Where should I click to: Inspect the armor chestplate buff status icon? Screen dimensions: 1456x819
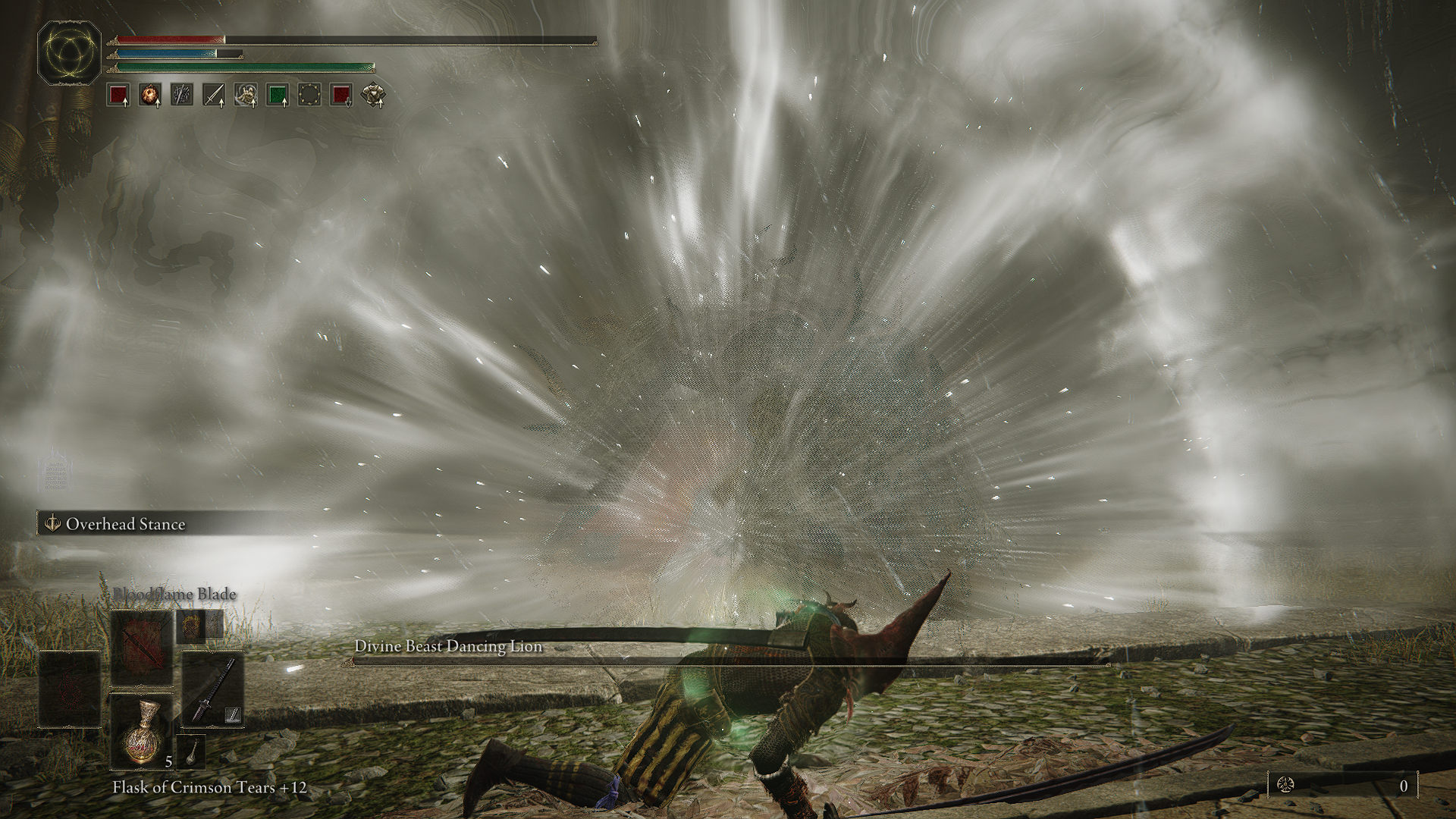coord(373,95)
